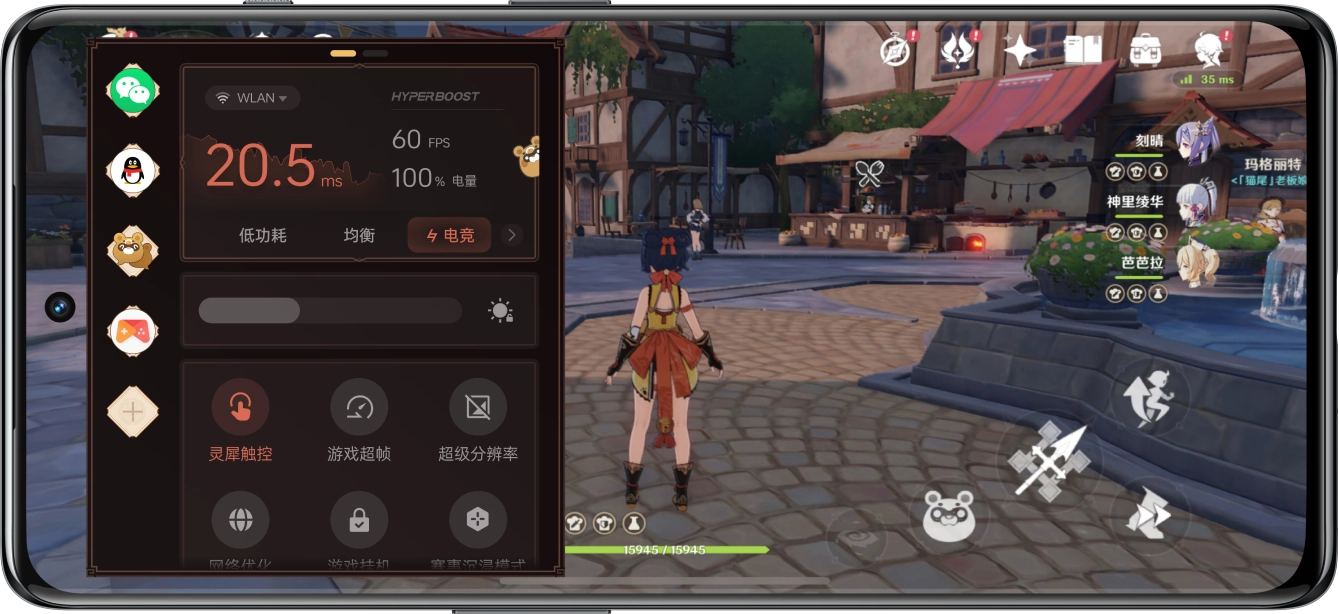The height and width of the screenshot is (614, 1339).
Task: Tap the spear normal attack button
Action: (1049, 461)
